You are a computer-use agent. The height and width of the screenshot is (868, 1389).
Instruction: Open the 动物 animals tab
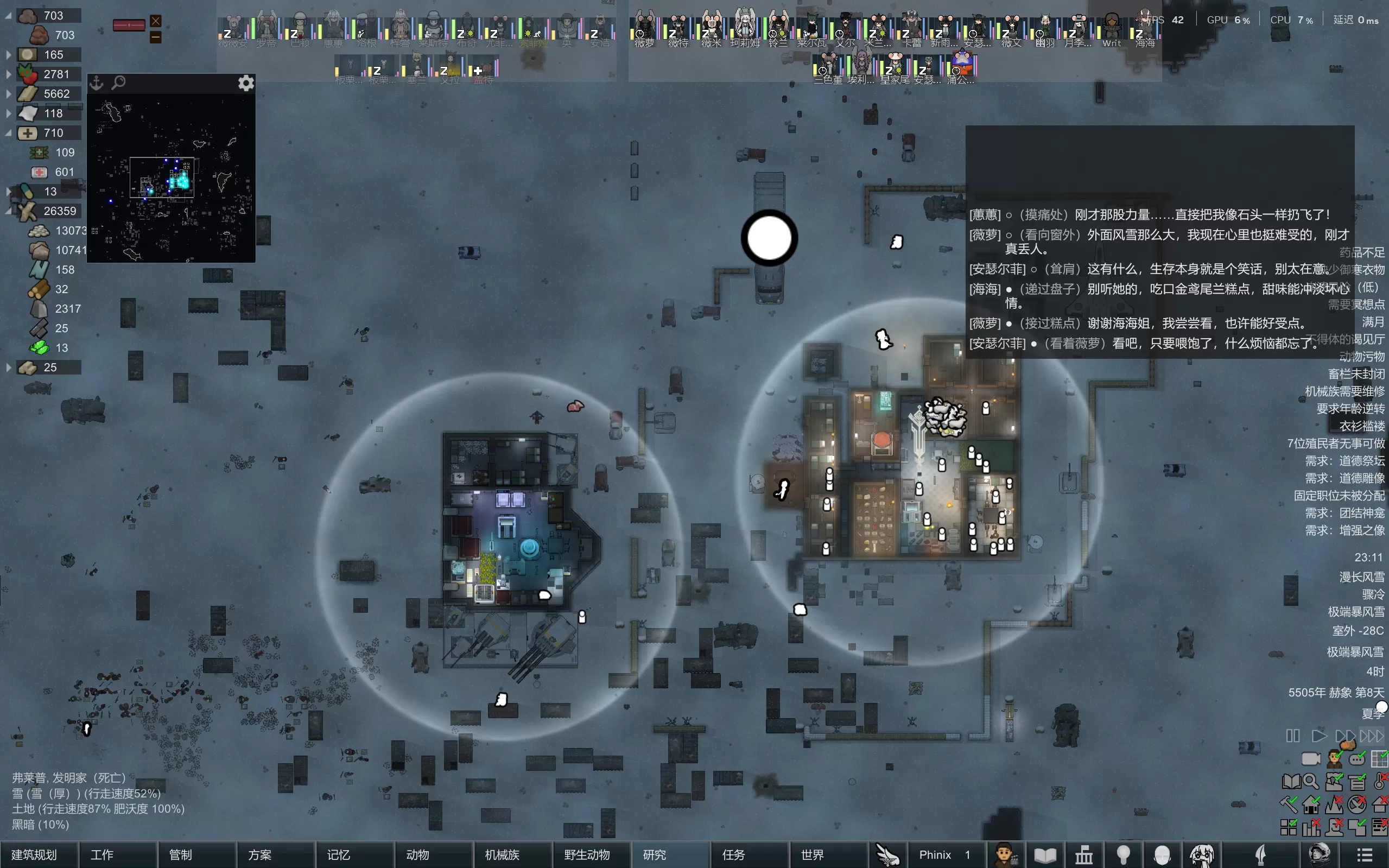(417, 855)
